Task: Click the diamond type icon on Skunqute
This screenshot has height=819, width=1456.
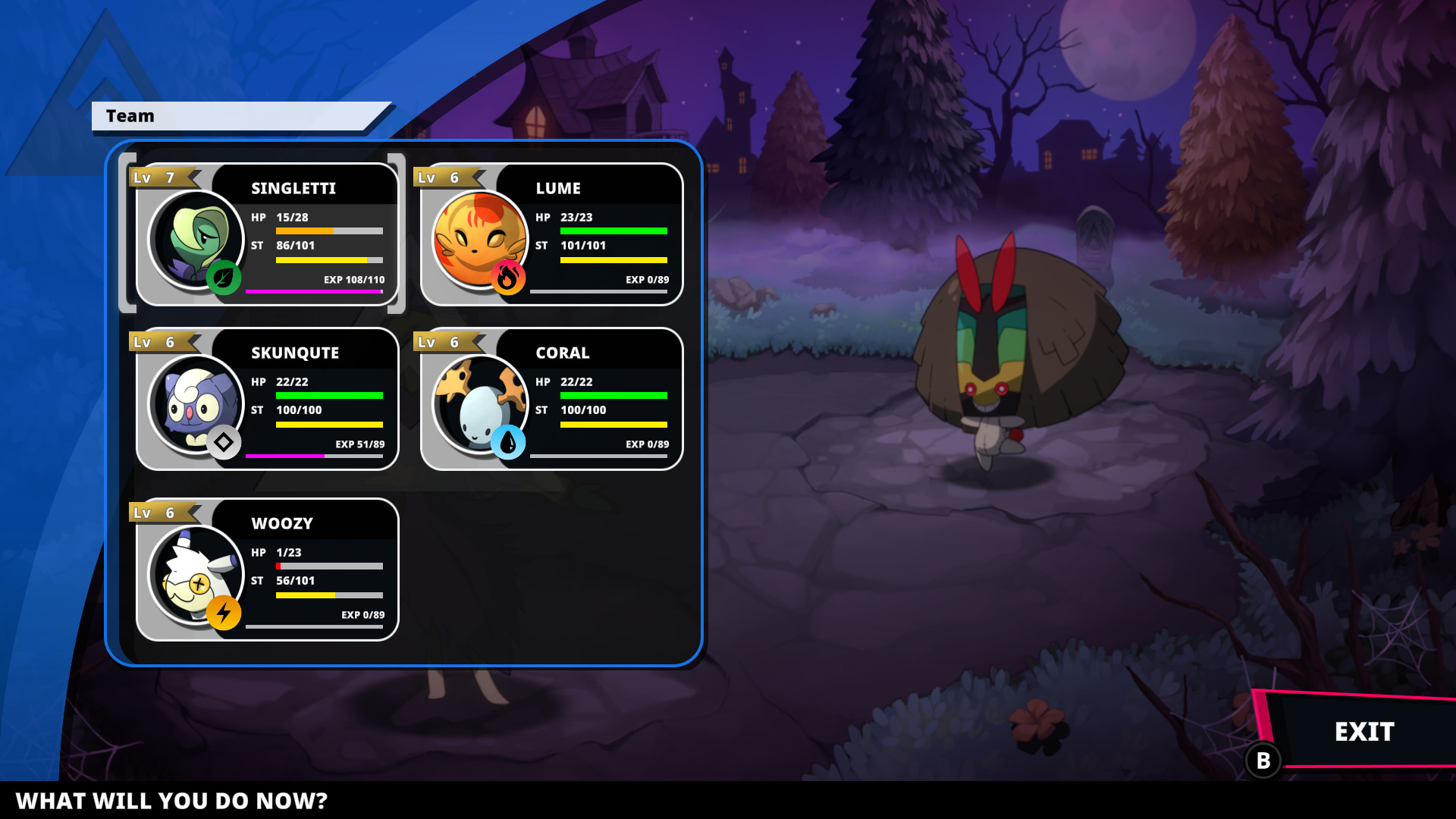Action: (224, 441)
